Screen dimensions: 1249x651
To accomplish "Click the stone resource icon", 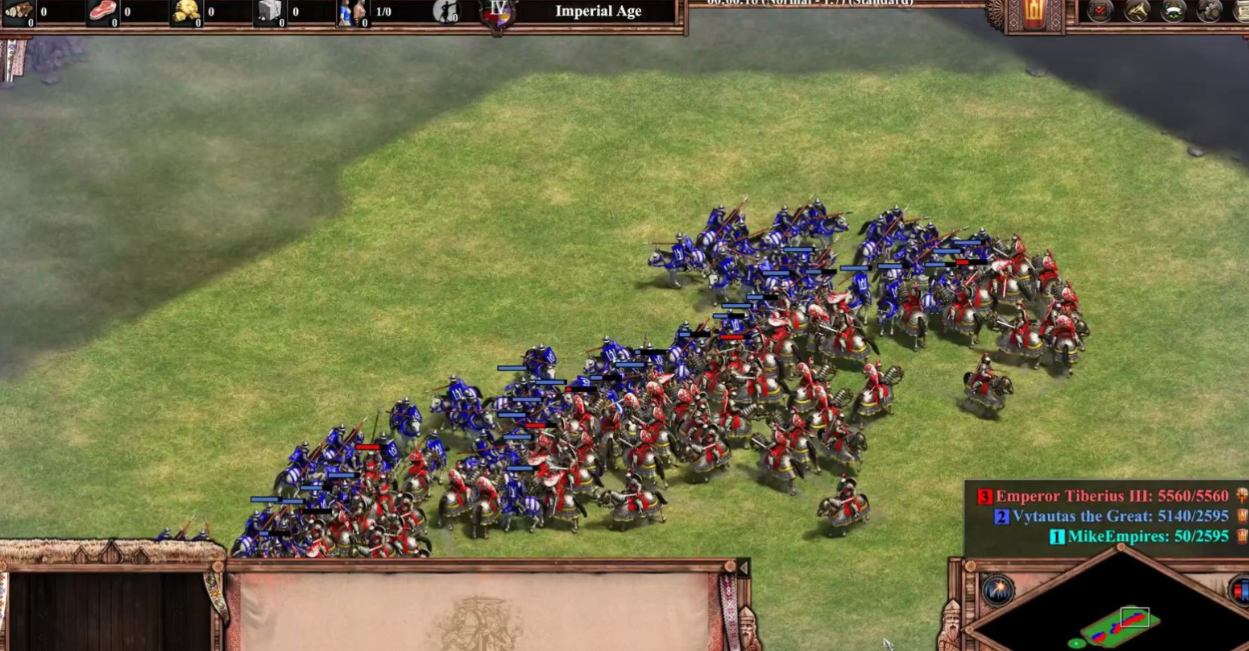I will (270, 11).
